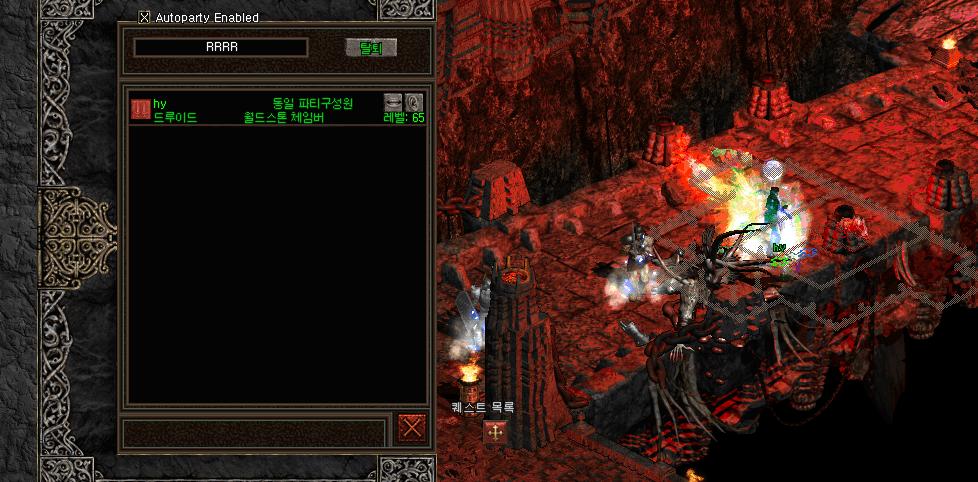Screen dimensions: 978x482
Task: Mute player hy with the mouth icon
Action: (x=393, y=102)
